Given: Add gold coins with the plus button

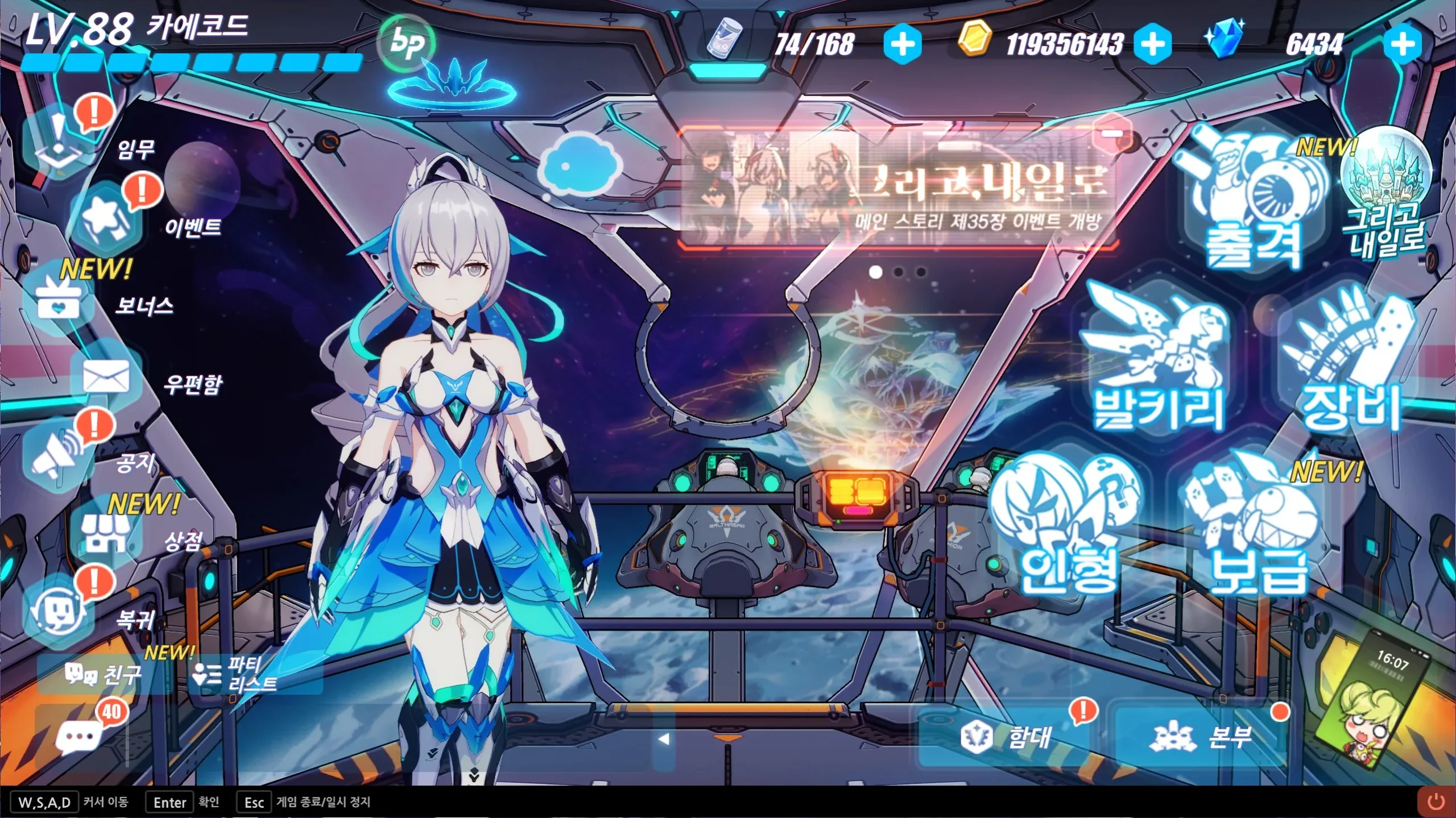Looking at the screenshot, I should (x=1152, y=44).
